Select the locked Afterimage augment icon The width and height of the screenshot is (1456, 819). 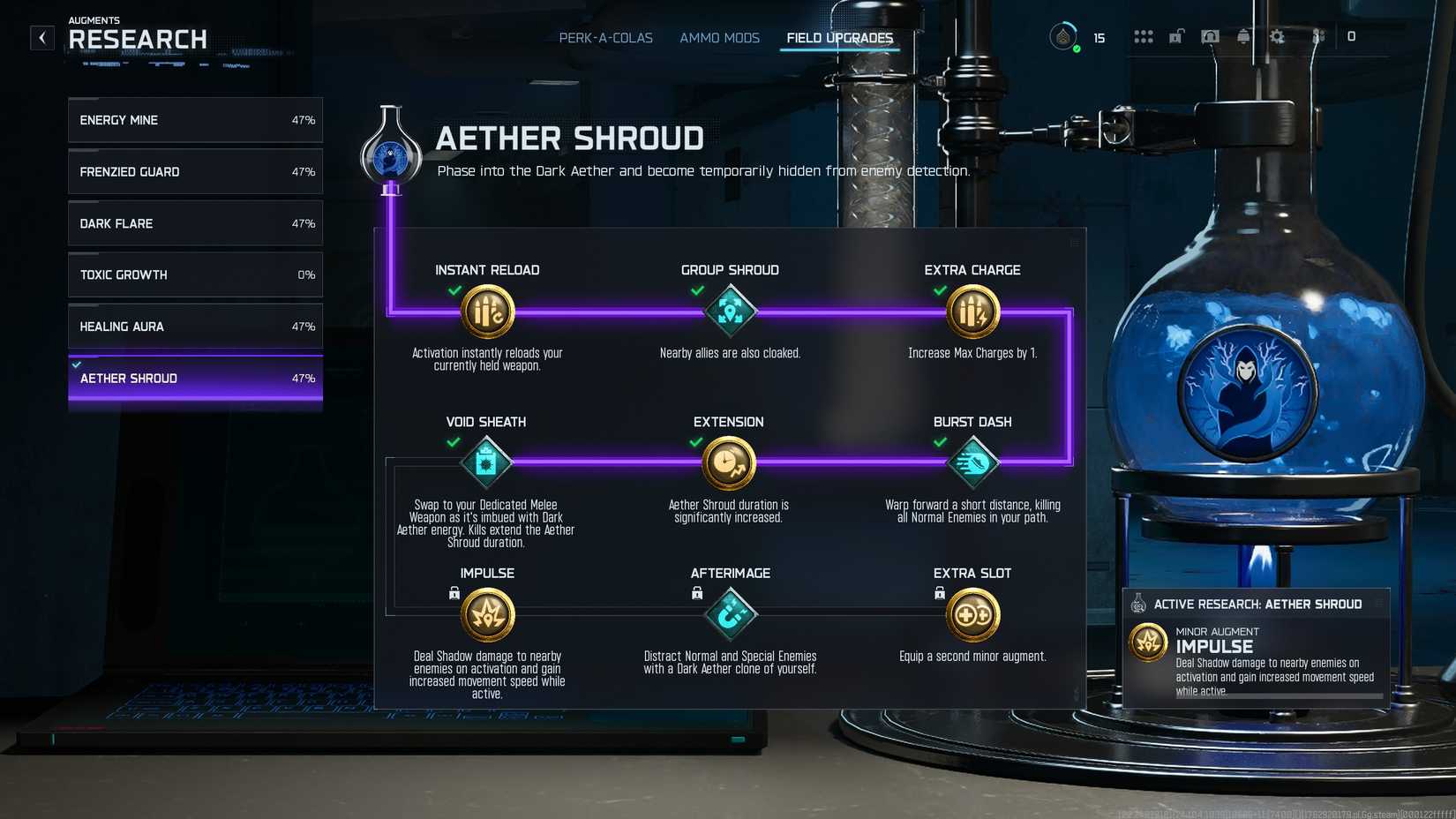[730, 613]
